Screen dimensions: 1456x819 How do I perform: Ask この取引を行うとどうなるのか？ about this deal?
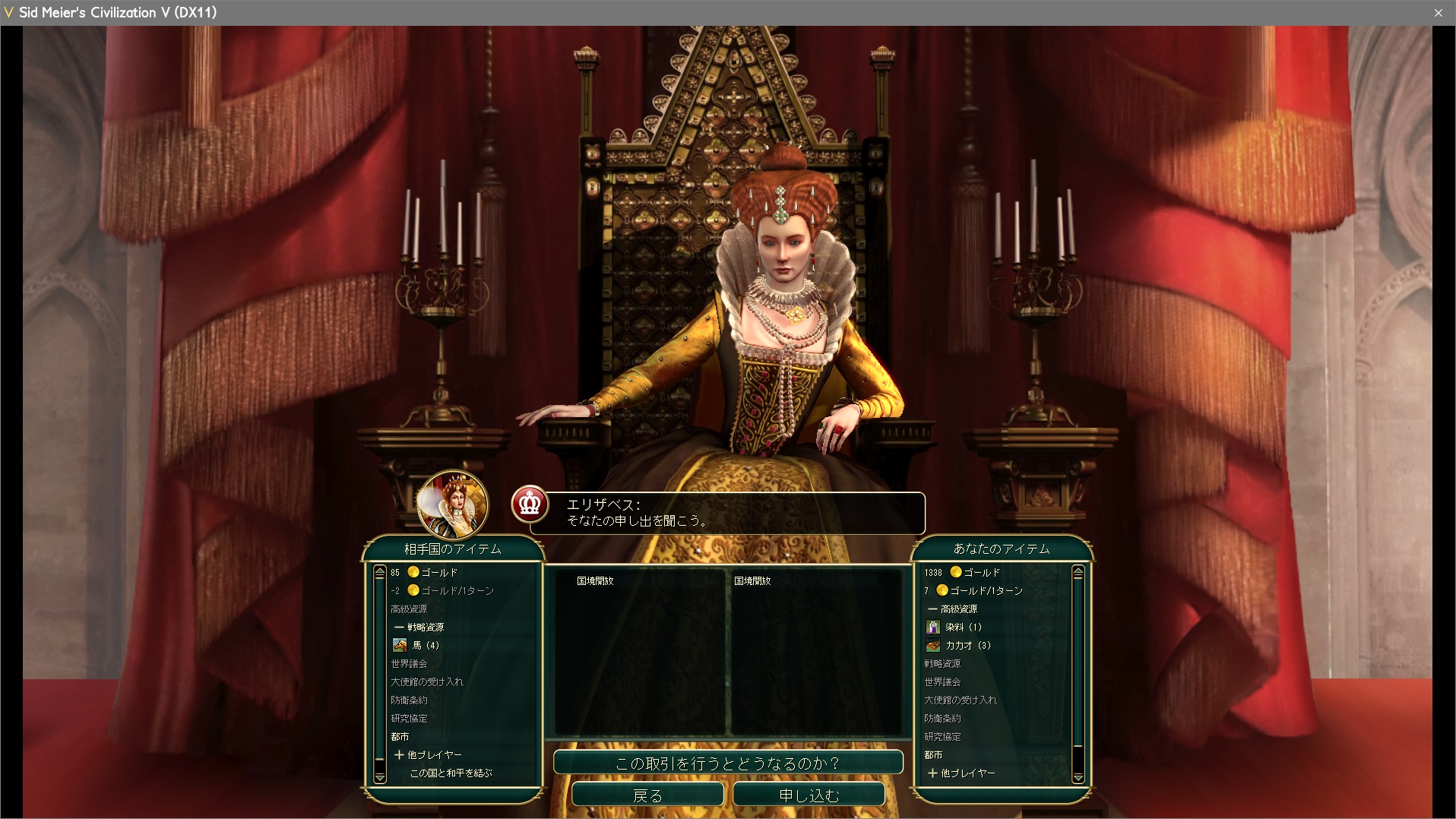click(x=727, y=763)
